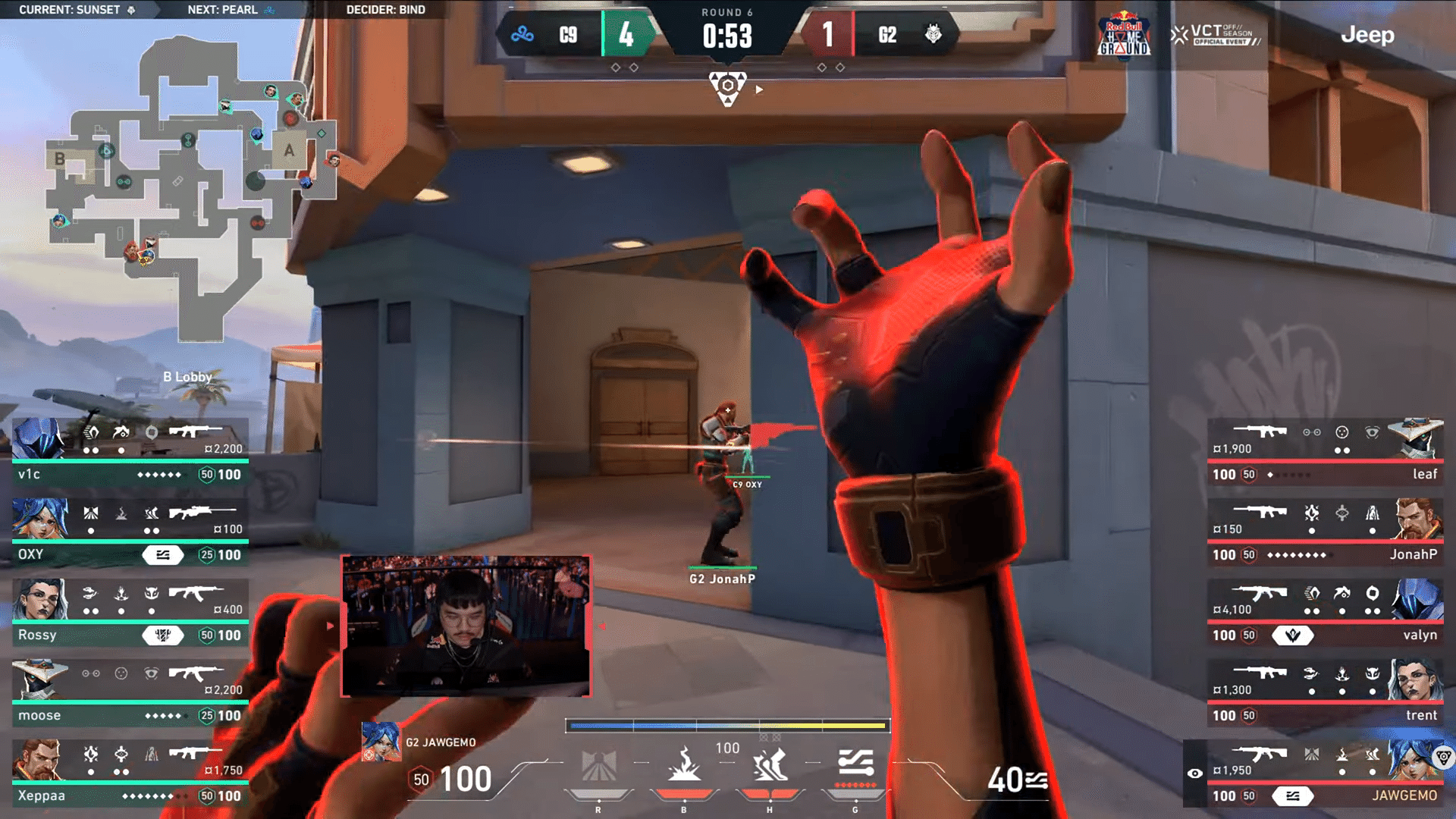Choose valyn's player row

coord(1326,613)
